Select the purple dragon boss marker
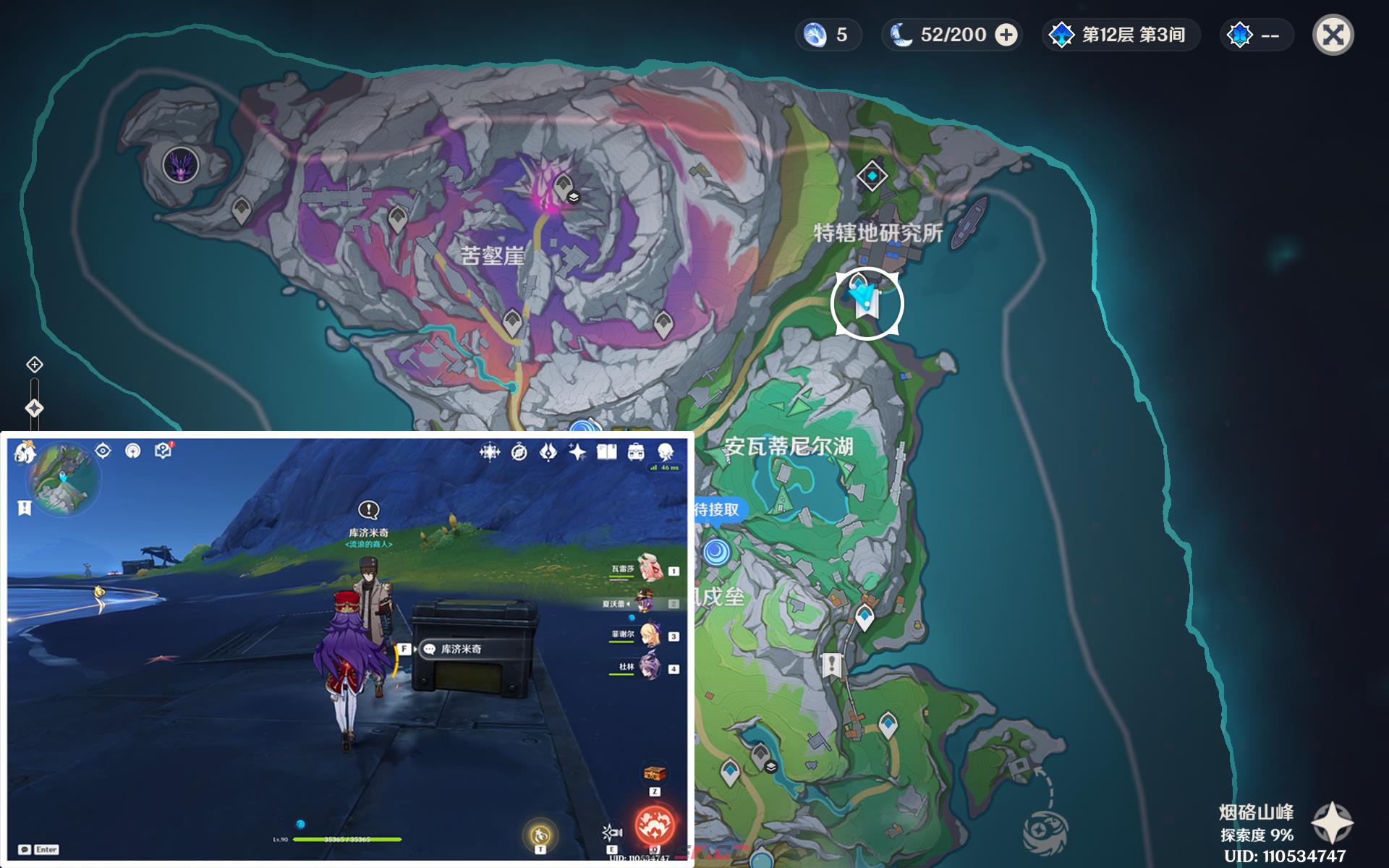1389x868 pixels. click(180, 165)
